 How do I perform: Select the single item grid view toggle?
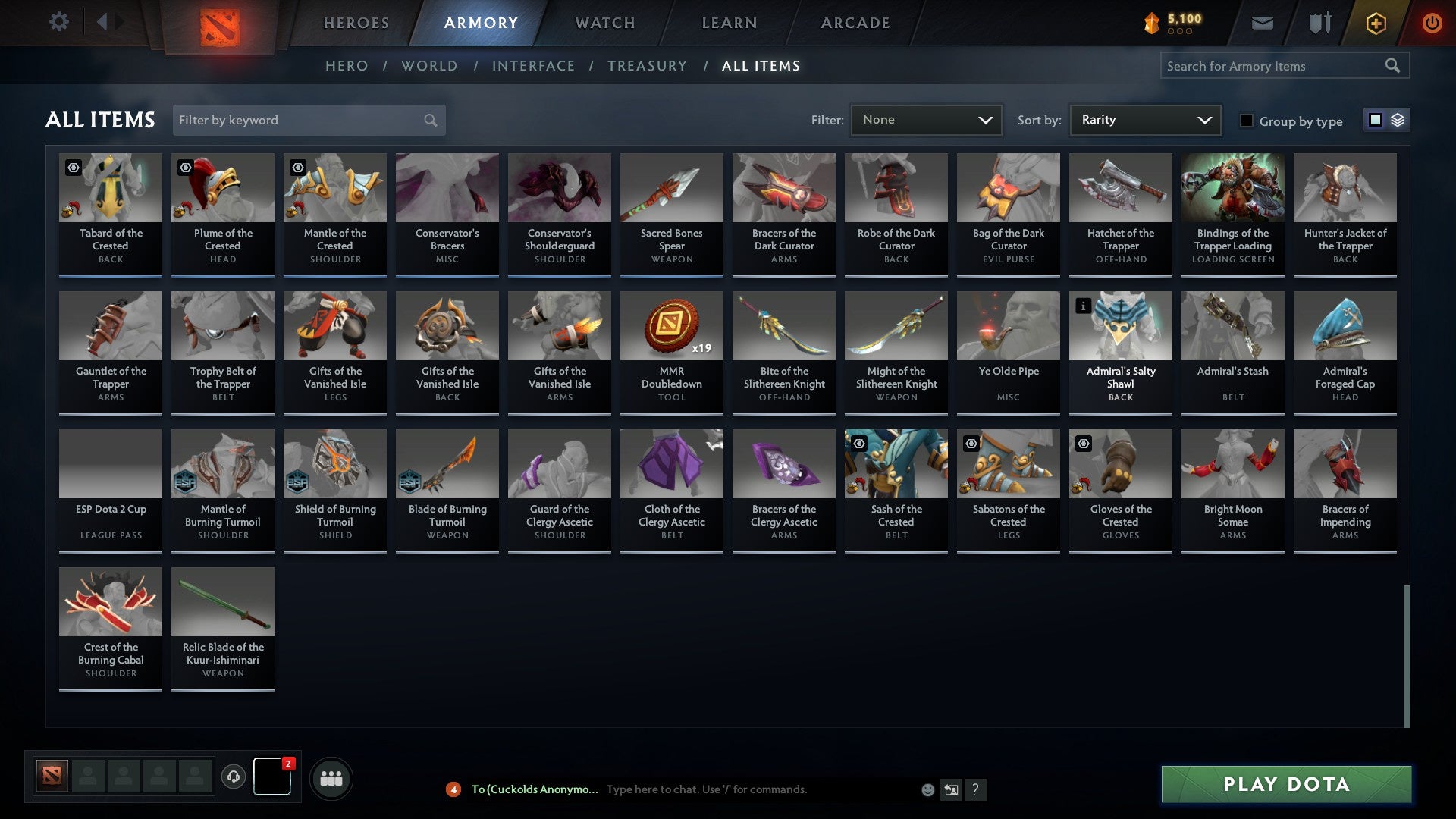pos(1374,120)
